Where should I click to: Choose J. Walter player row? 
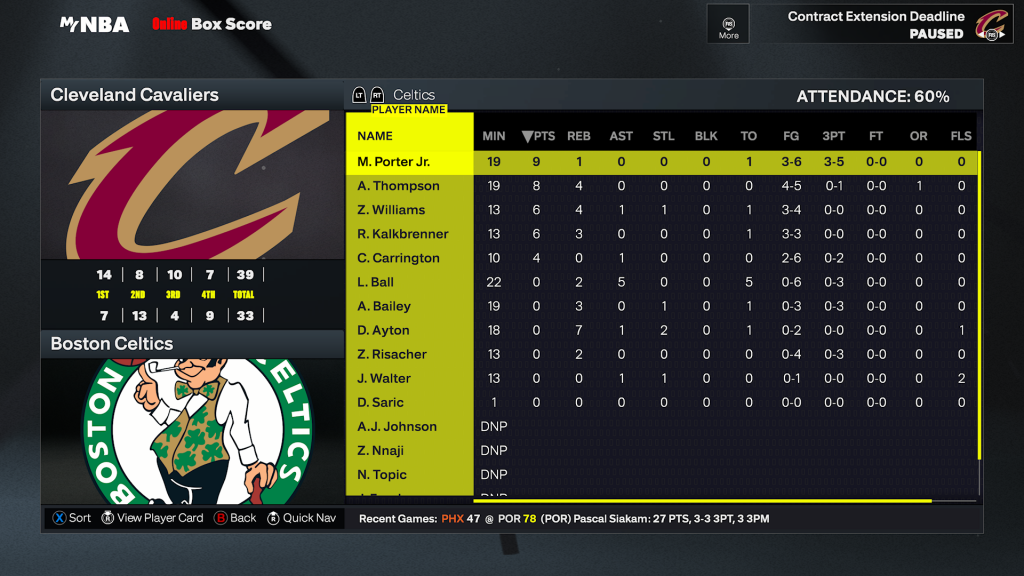click(384, 378)
